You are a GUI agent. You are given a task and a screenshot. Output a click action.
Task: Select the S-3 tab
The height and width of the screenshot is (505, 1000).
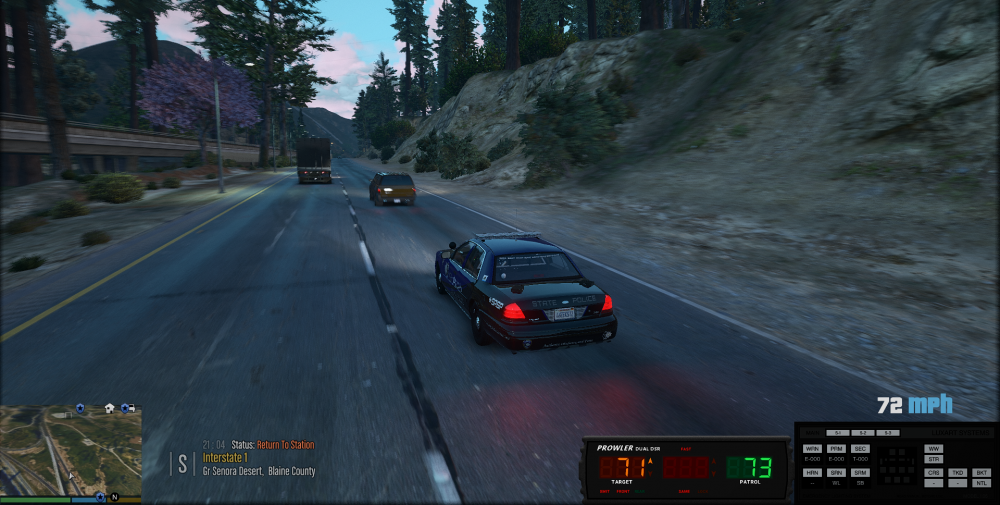pyautogui.click(x=887, y=432)
